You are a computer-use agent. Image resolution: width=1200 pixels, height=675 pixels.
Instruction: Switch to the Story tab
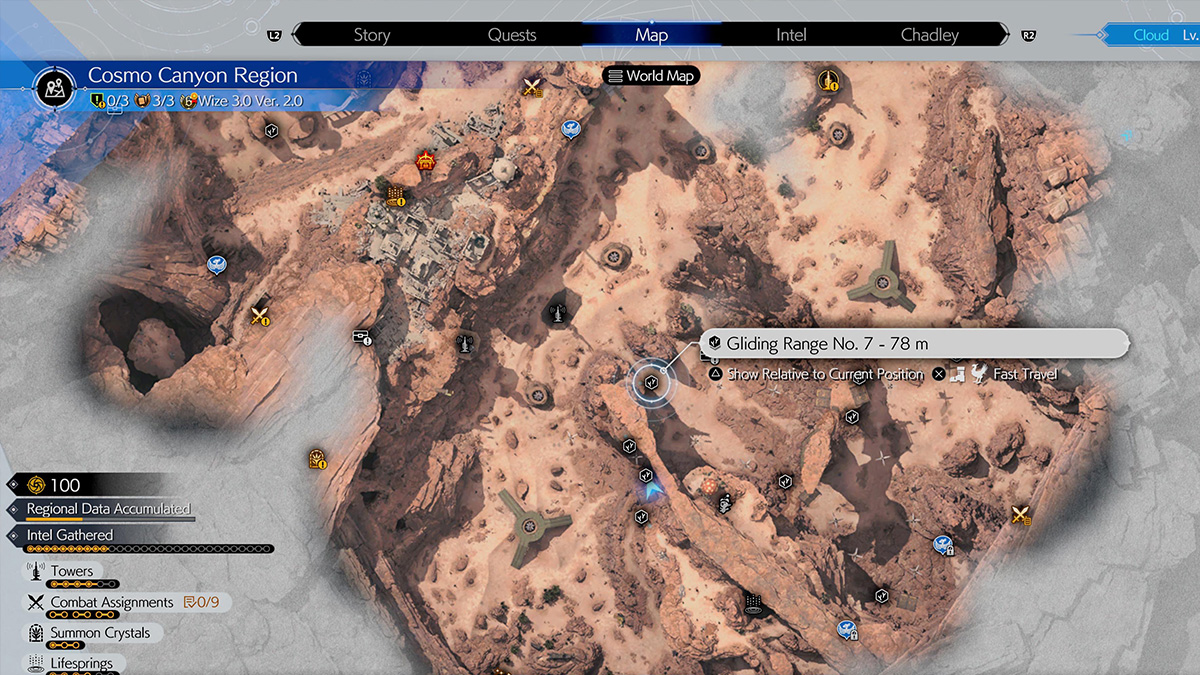[371, 35]
